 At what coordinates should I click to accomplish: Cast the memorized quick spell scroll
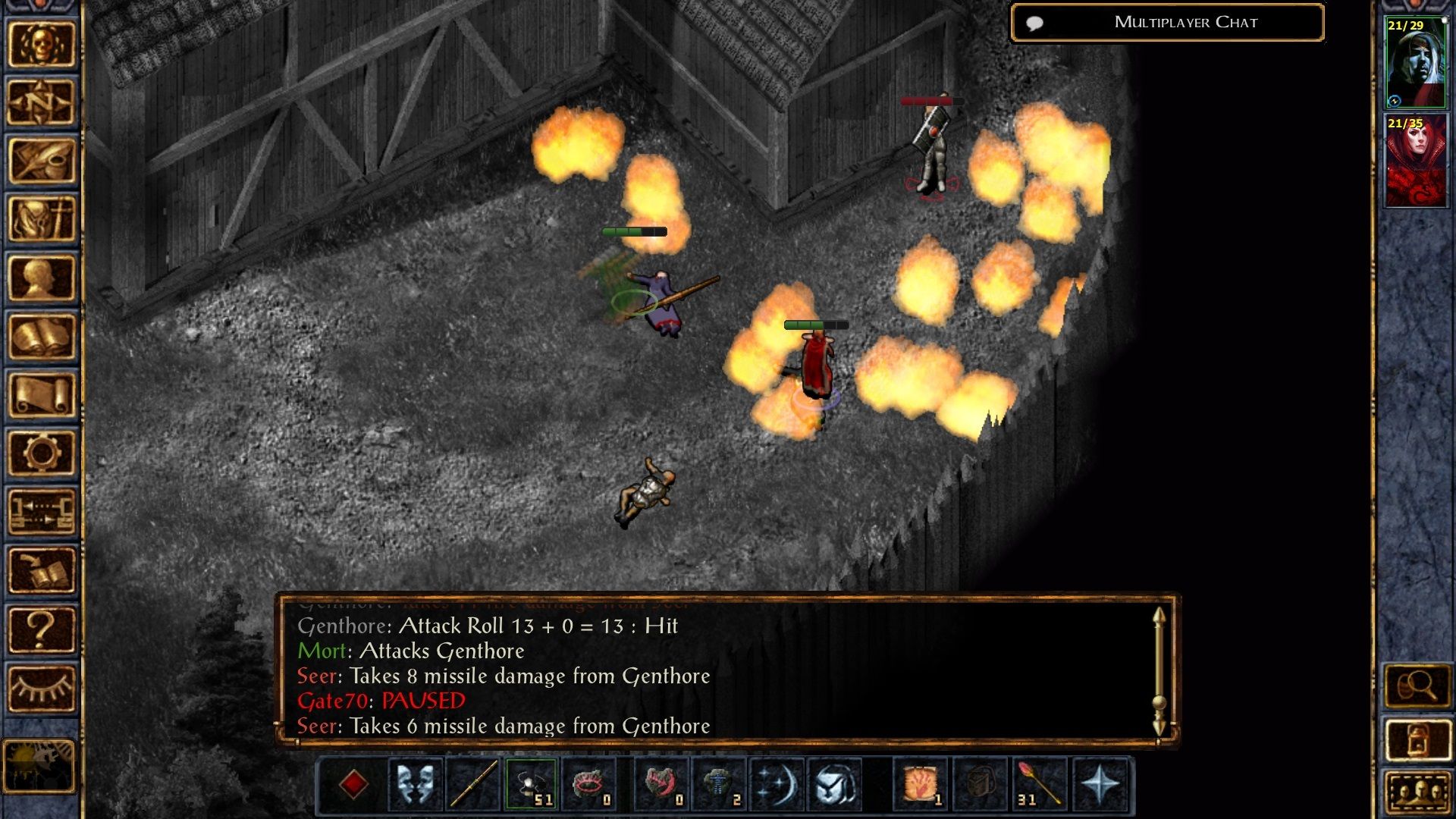click(x=922, y=785)
